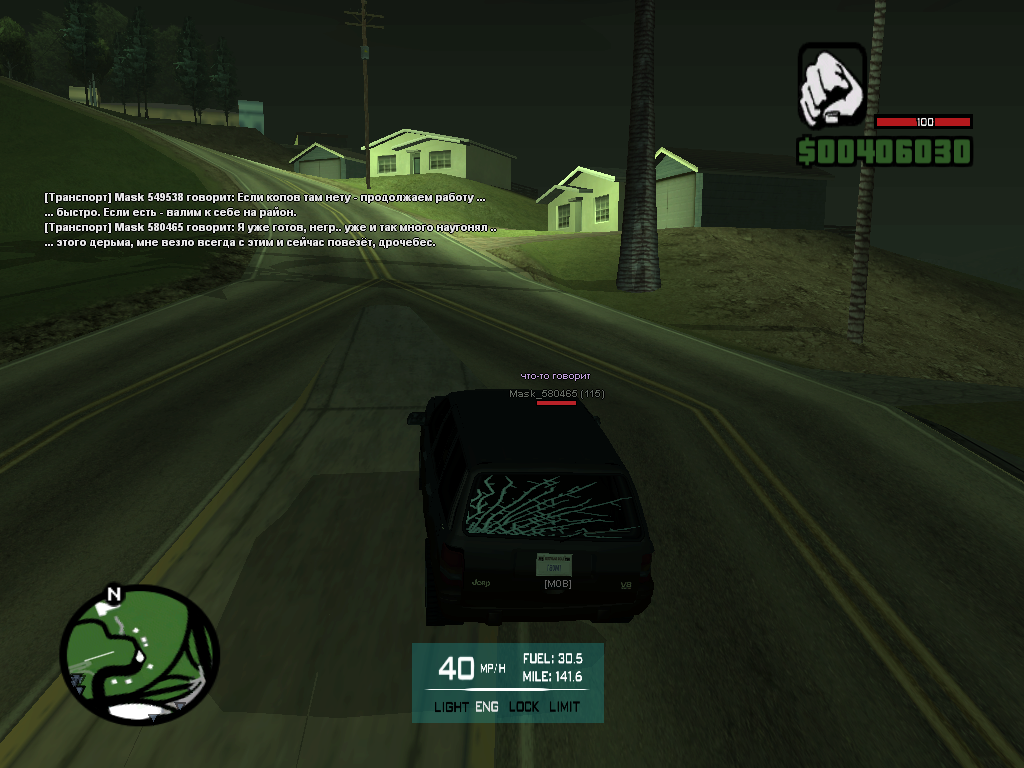Screen dimensions: 1024x768
Task: Select the chat message from Mask 580465
Action: (x=270, y=228)
